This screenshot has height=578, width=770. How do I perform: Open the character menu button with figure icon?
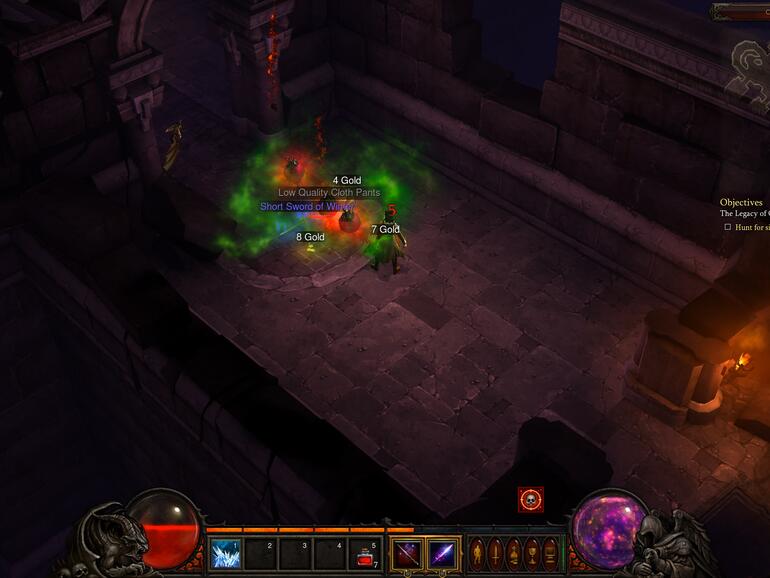pyautogui.click(x=476, y=553)
